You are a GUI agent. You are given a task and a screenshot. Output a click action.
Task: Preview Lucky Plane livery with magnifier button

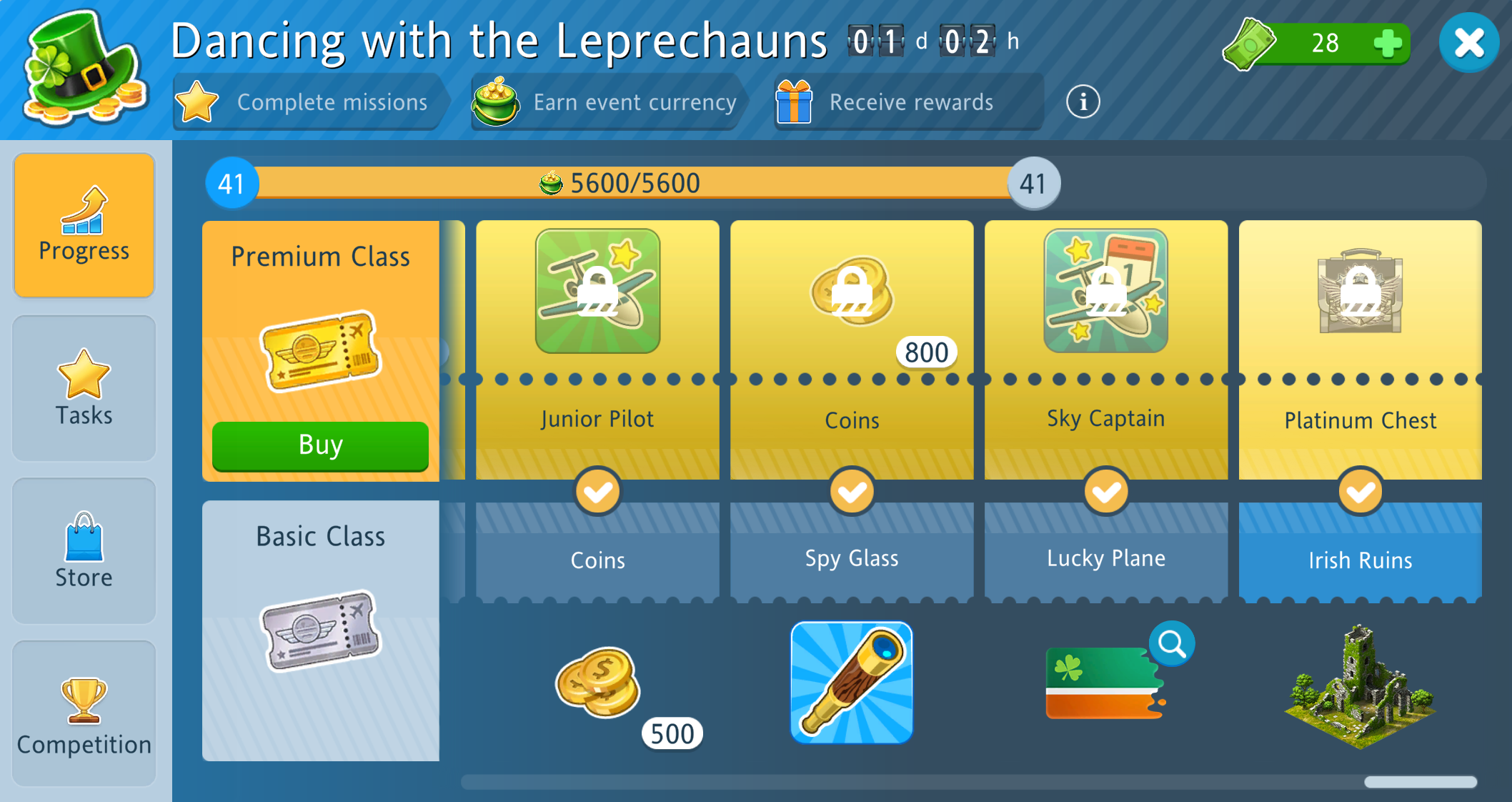pos(1171,644)
